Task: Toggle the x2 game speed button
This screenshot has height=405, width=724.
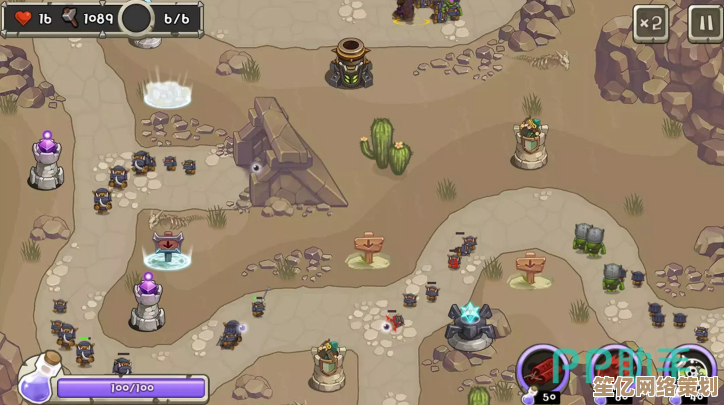Action: [651, 23]
